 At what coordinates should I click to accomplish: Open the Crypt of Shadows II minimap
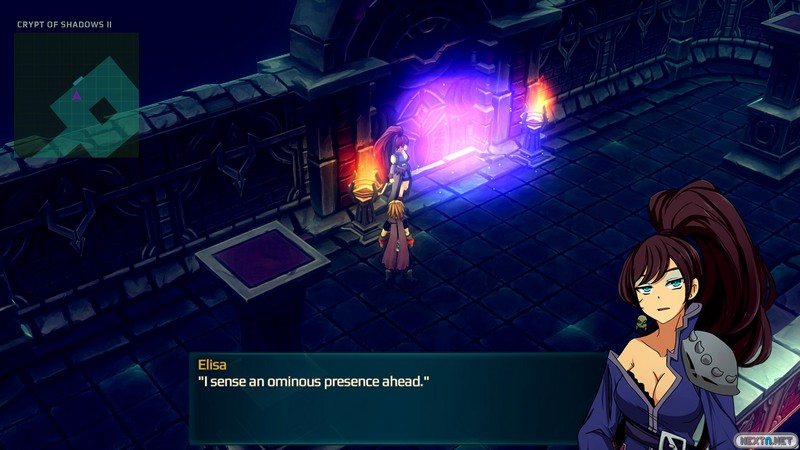pyautogui.click(x=76, y=94)
